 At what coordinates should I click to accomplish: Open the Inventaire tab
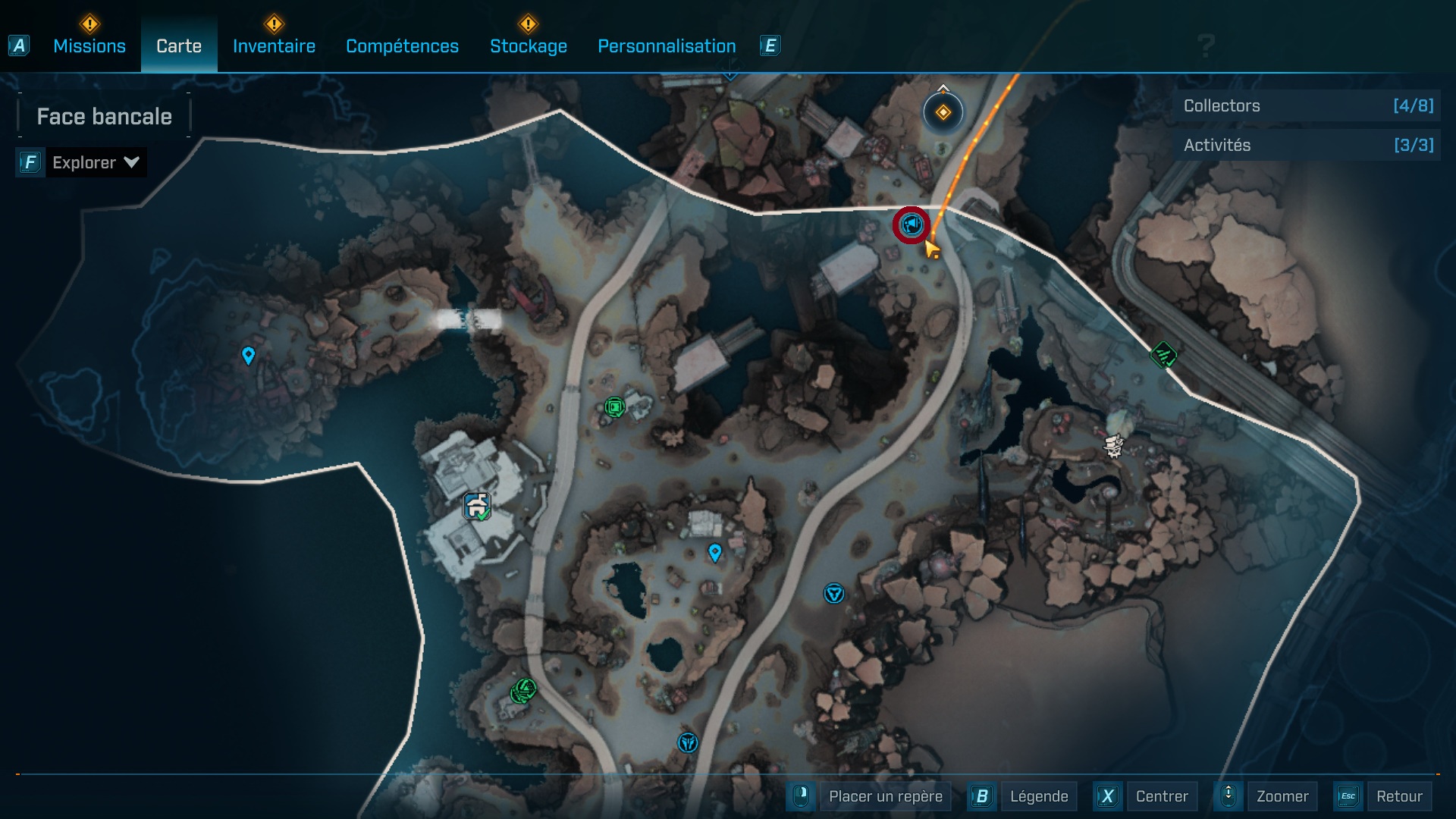coord(274,46)
